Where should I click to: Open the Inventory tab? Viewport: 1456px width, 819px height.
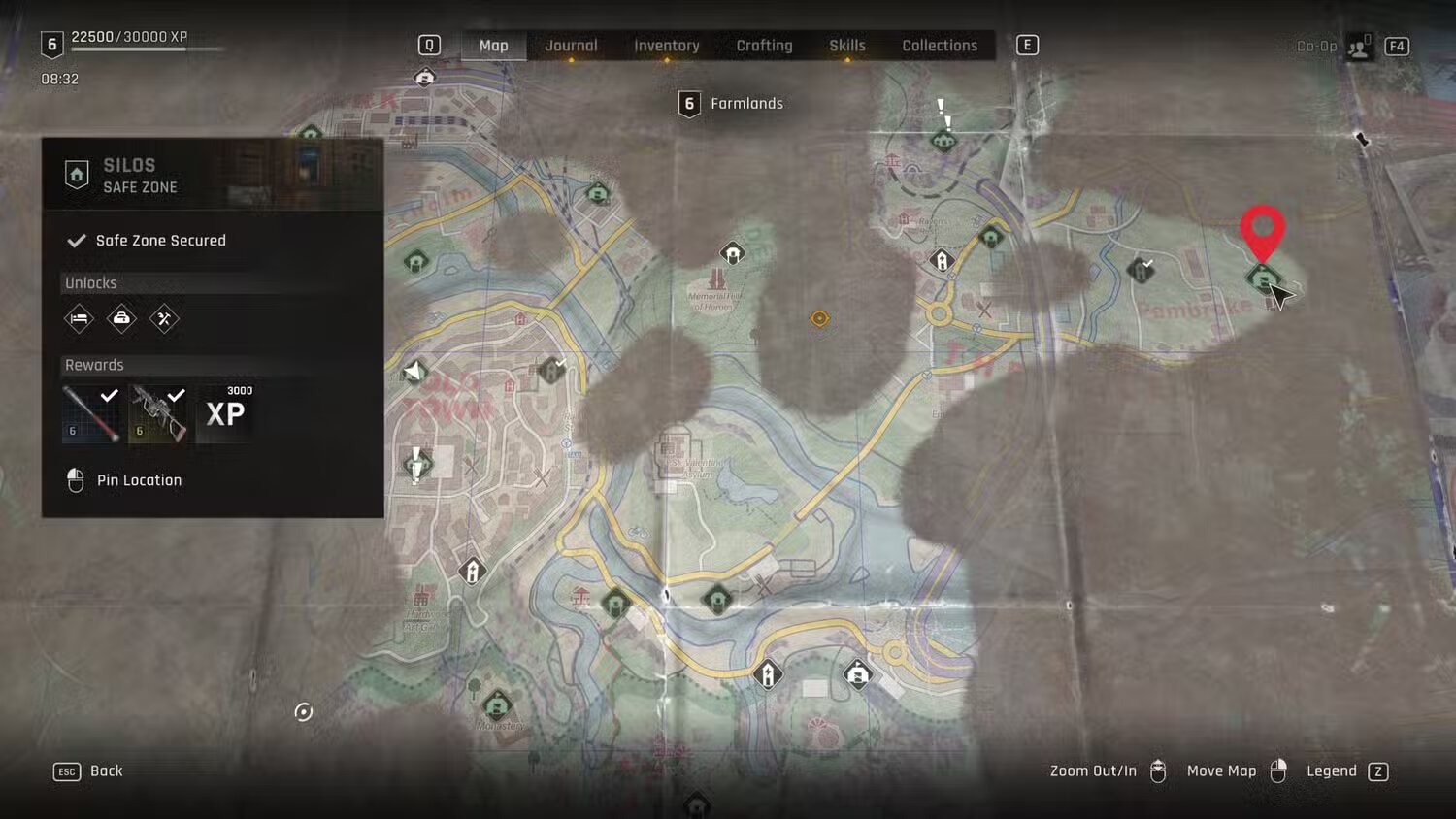[x=666, y=46]
